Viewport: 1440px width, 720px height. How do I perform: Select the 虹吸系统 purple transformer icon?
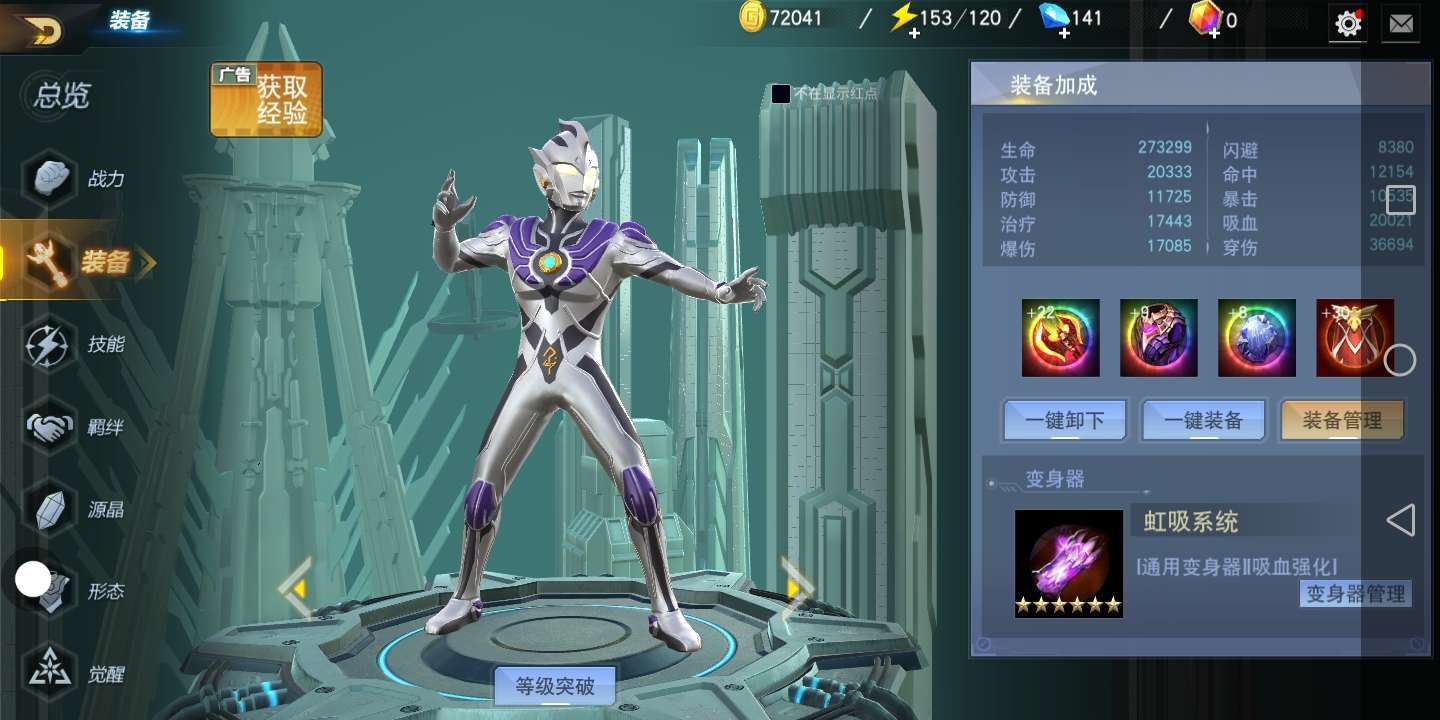pos(1068,563)
